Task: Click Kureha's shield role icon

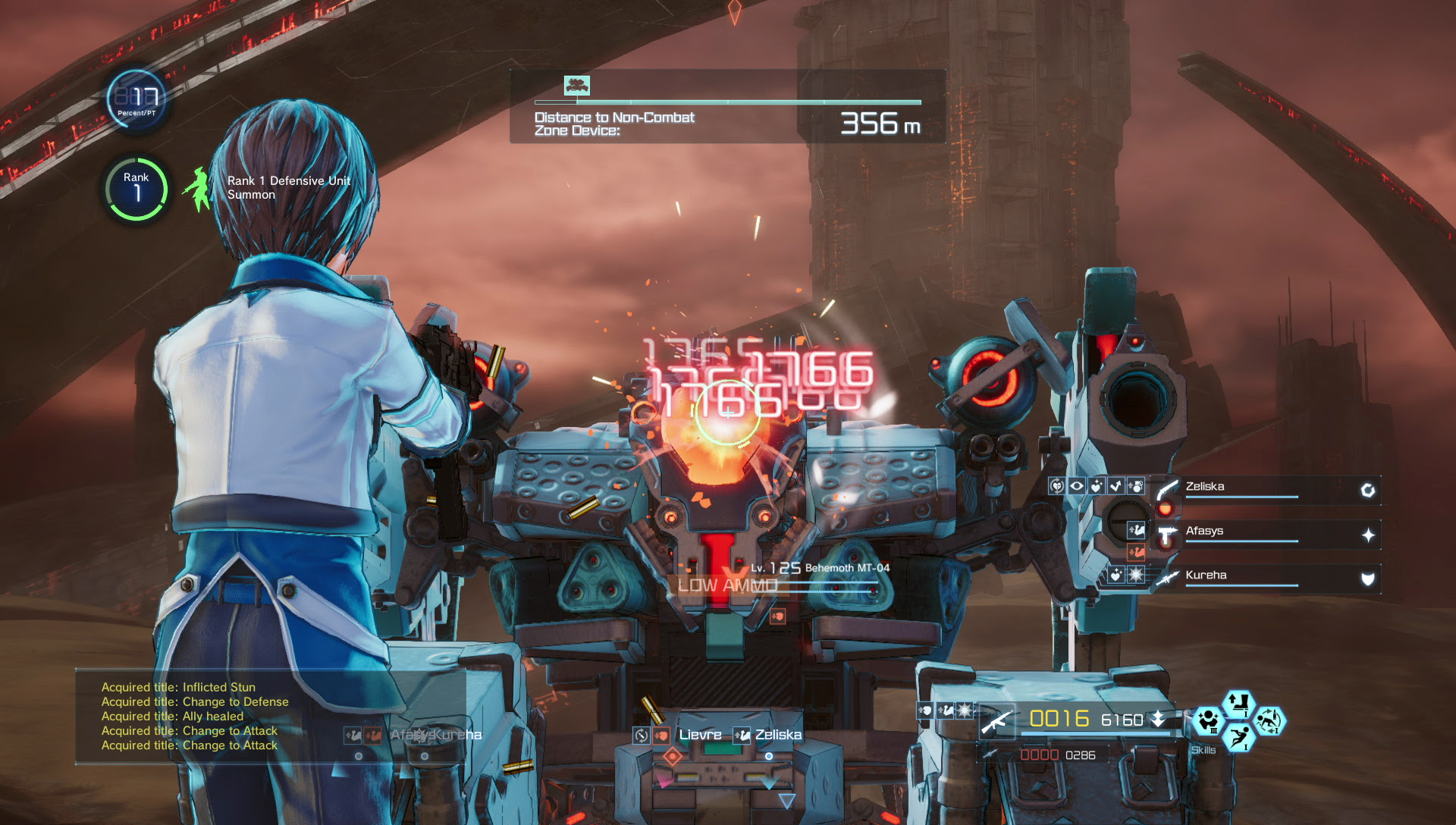Action: 1367,579
